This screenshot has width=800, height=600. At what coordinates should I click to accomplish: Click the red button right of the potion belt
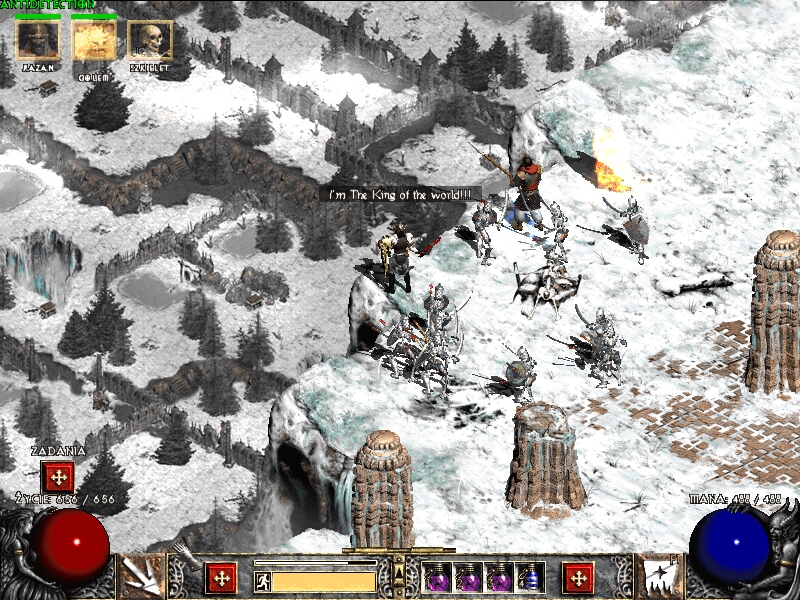[578, 577]
